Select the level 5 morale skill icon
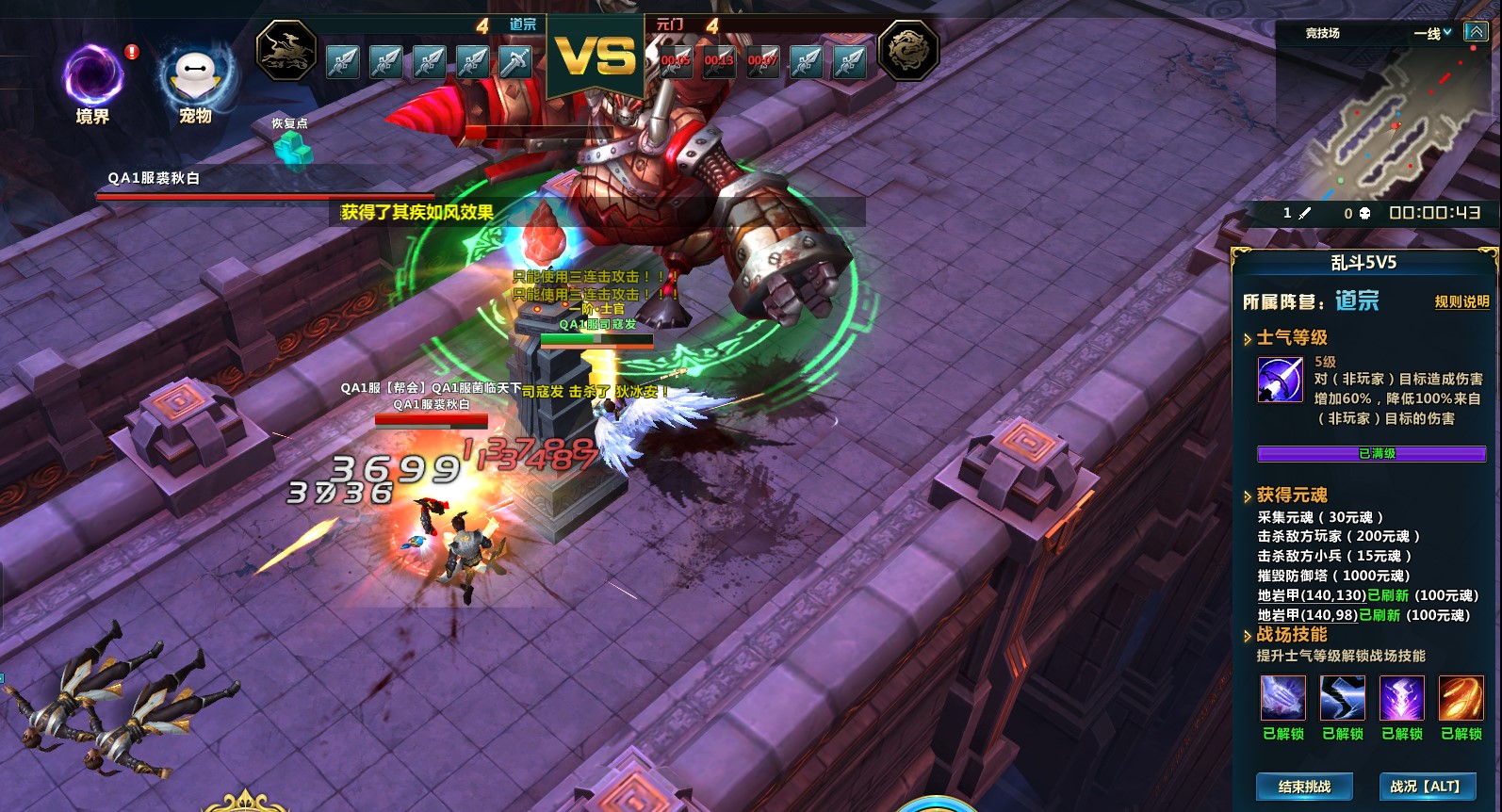 (1280, 380)
